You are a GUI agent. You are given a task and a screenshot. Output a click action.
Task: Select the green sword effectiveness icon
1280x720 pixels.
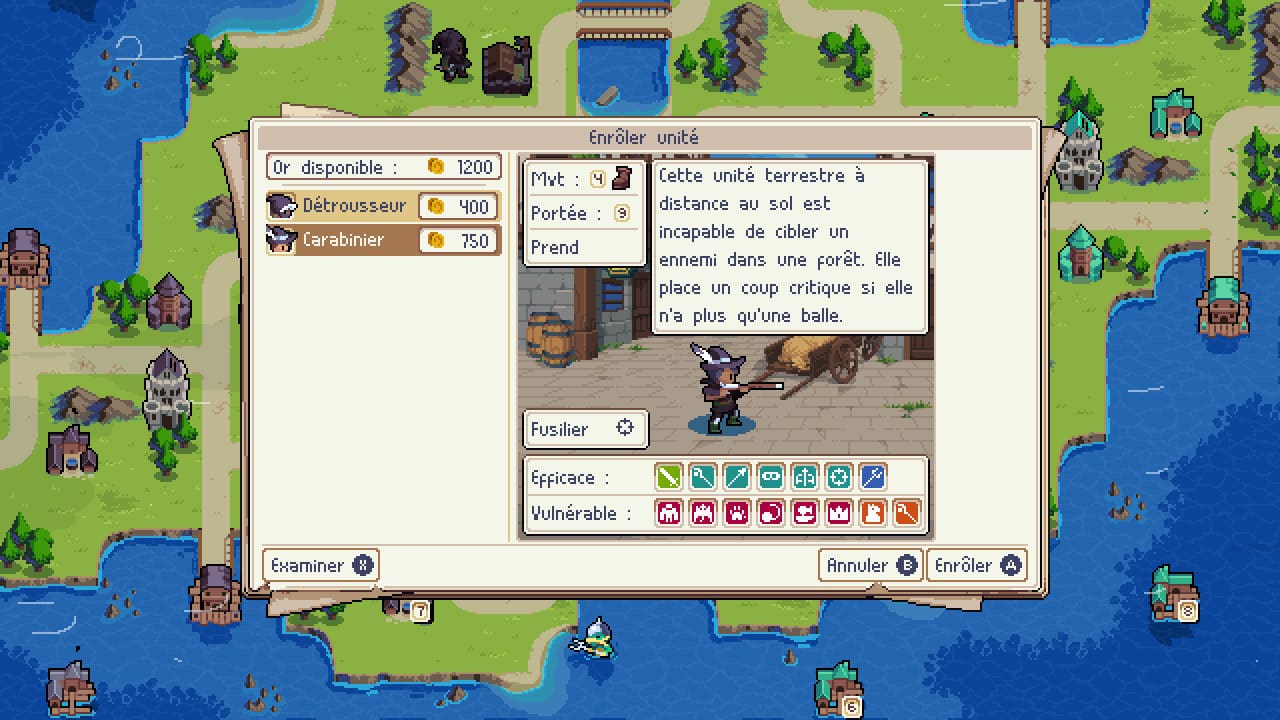tap(668, 476)
